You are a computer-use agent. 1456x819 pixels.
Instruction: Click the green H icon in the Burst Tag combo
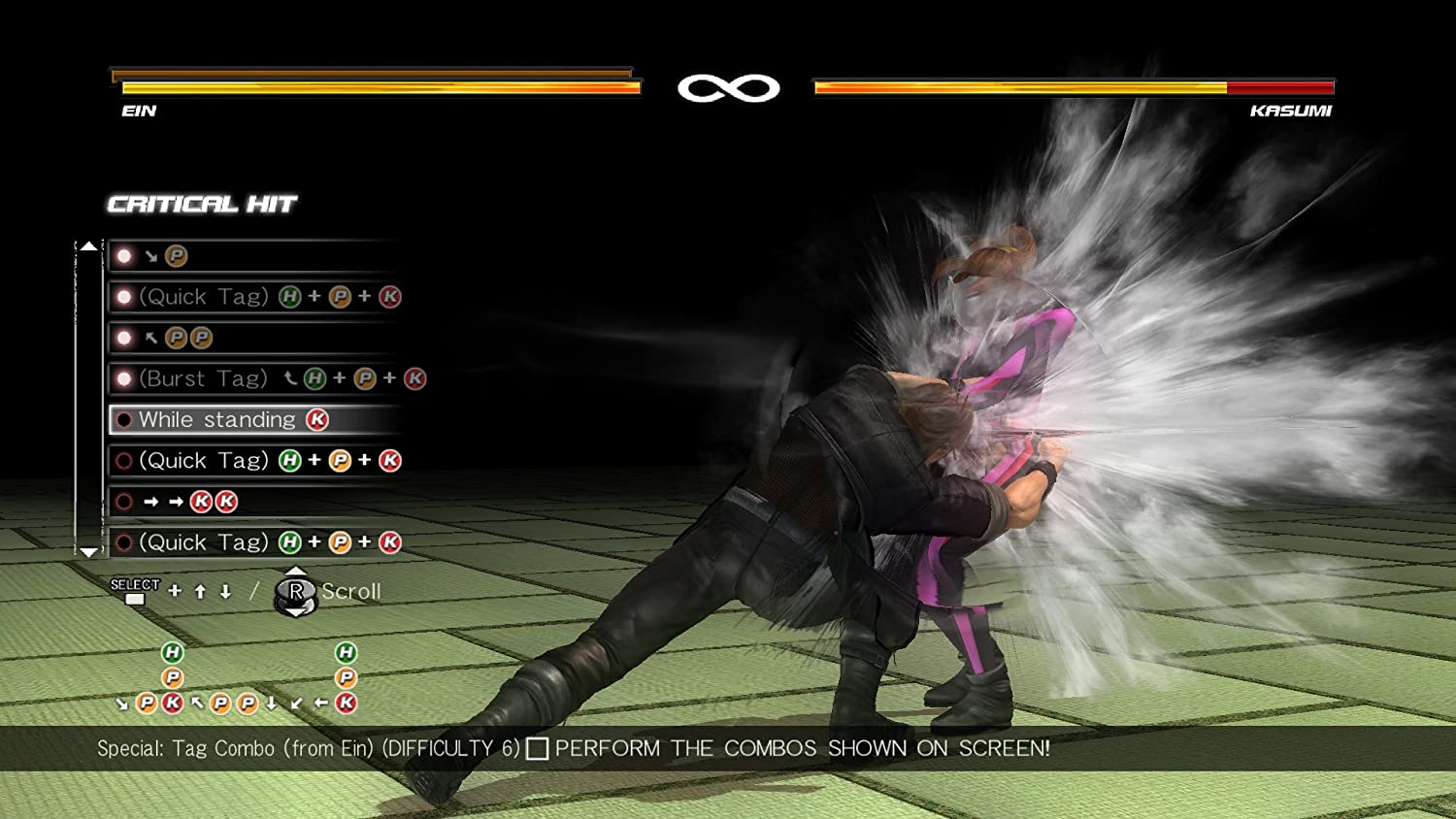coord(316,378)
